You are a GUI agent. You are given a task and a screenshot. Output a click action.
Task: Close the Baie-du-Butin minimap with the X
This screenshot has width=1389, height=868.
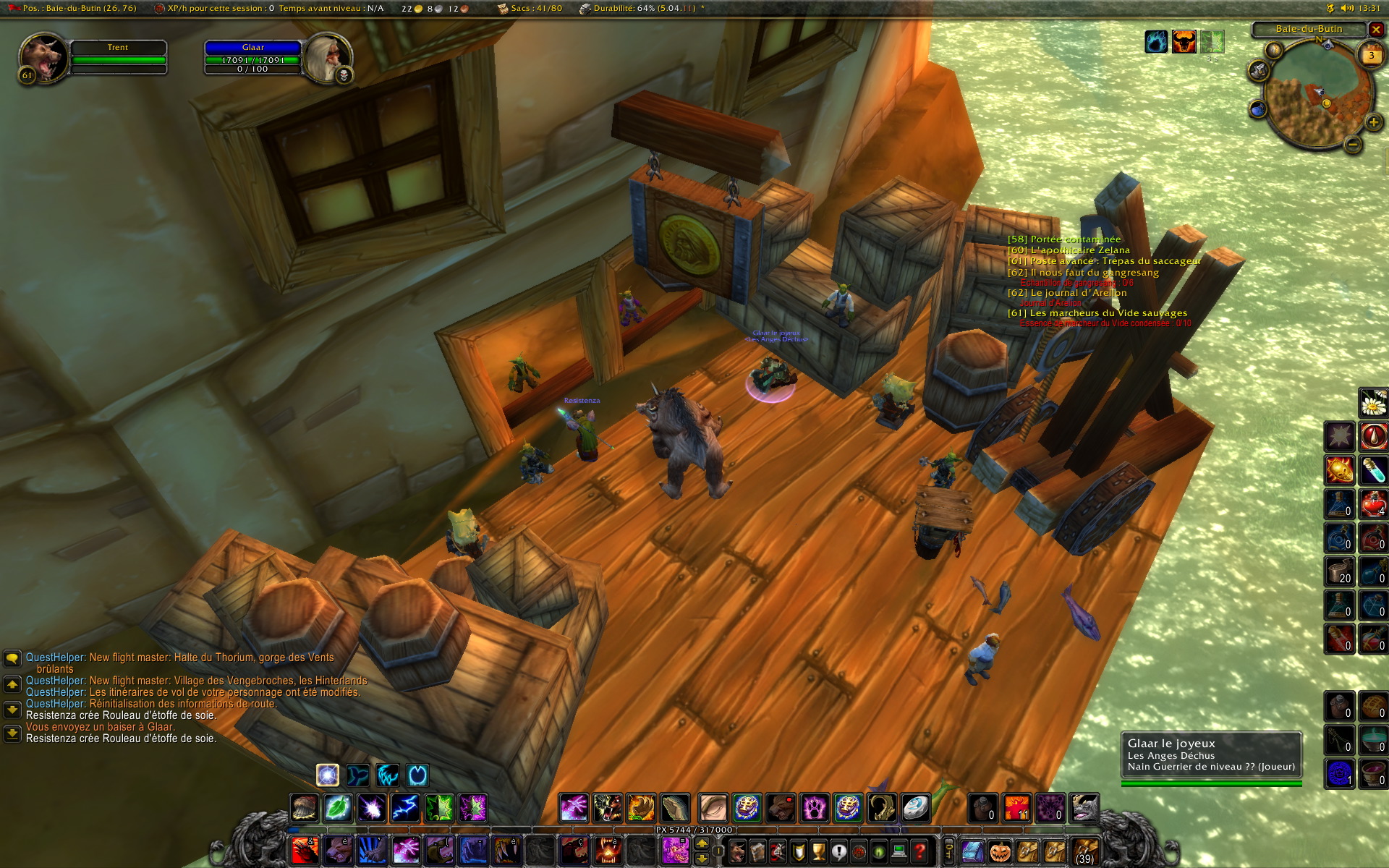coord(1376,30)
